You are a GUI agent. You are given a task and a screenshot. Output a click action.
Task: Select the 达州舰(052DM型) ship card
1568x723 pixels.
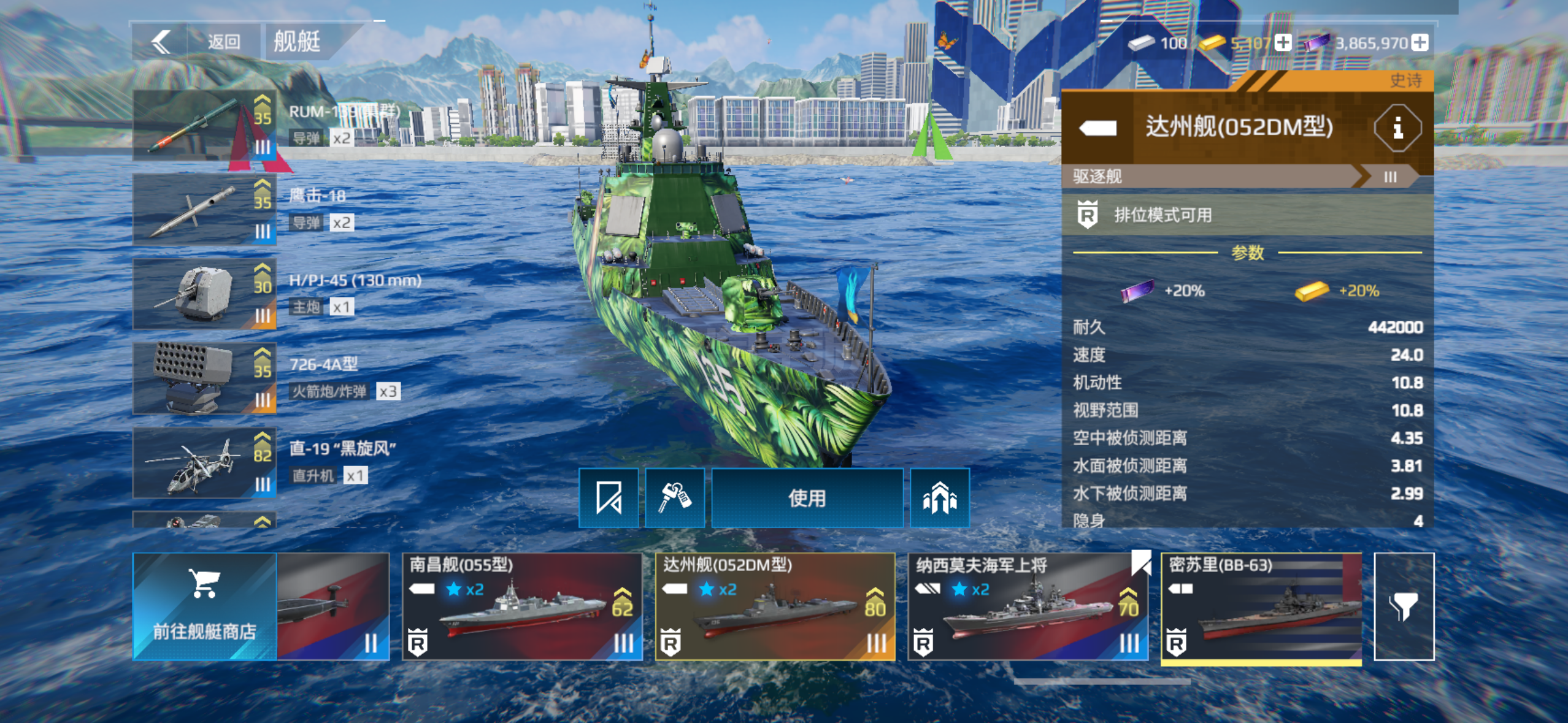[x=775, y=606]
